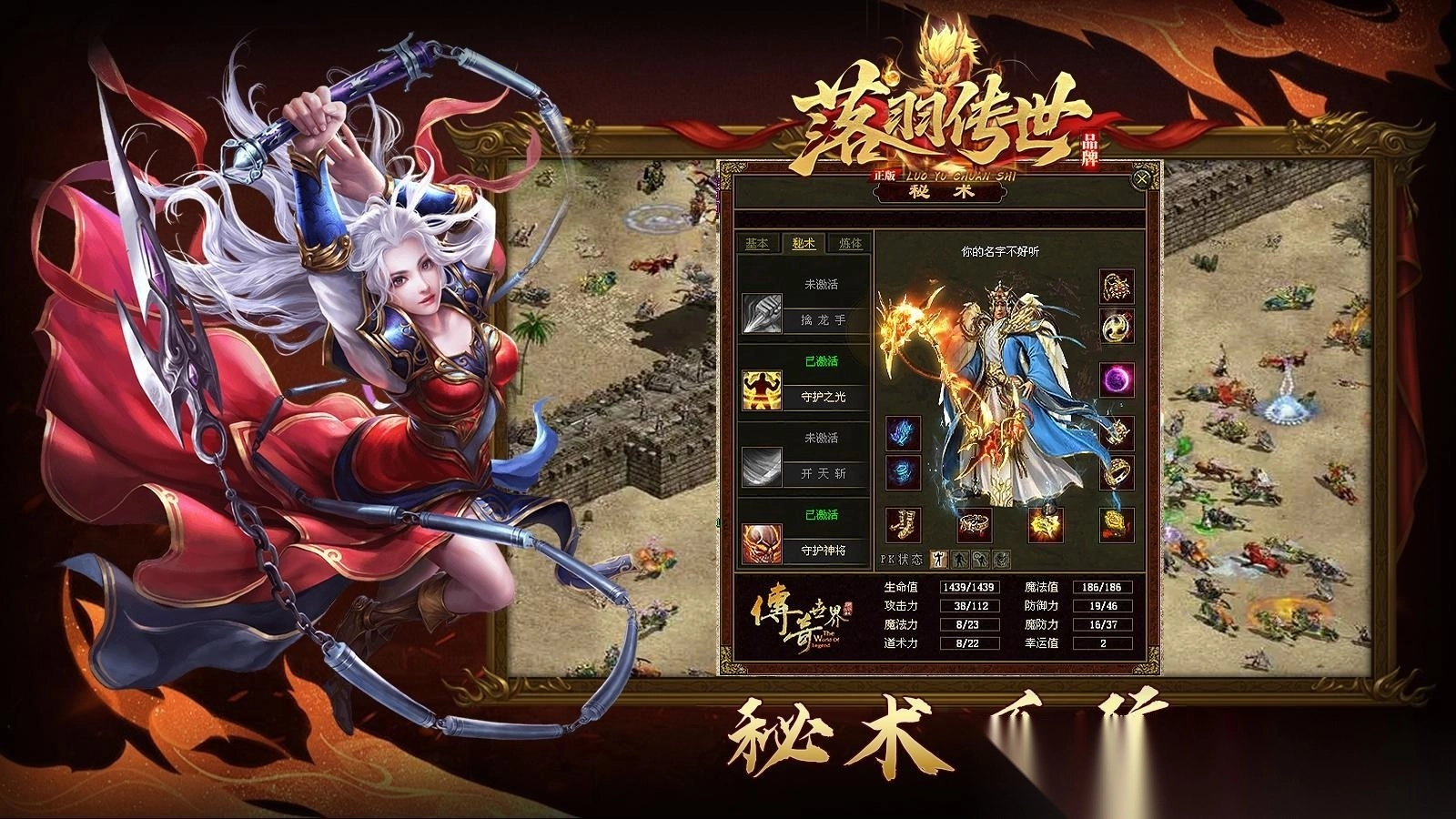Toggle the fourth PK状态 mode icon
Viewport: 1456px width, 819px height.
pos(1003,559)
